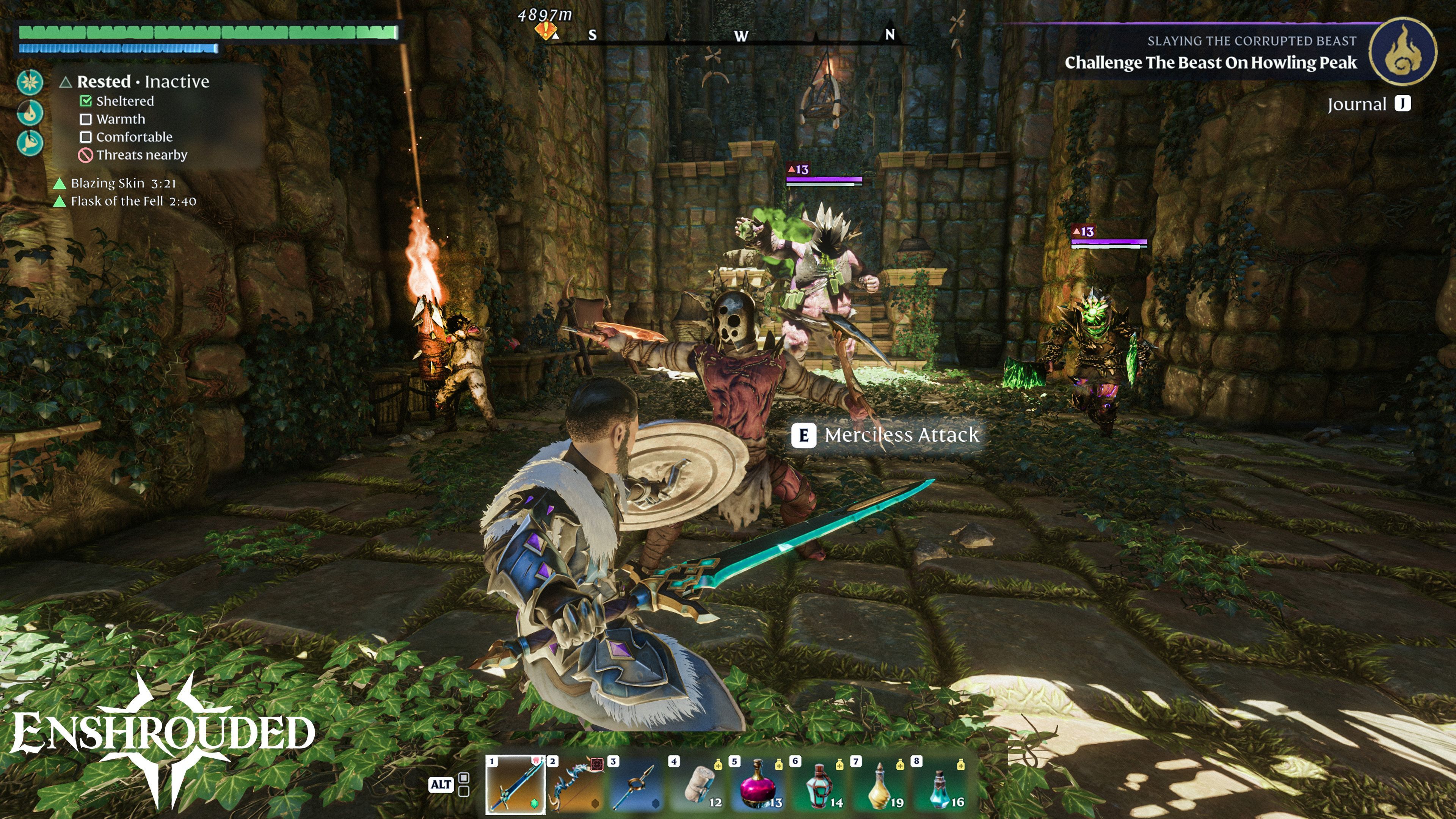
Task: Click the meat drumstick food buff icon
Action: click(x=30, y=143)
